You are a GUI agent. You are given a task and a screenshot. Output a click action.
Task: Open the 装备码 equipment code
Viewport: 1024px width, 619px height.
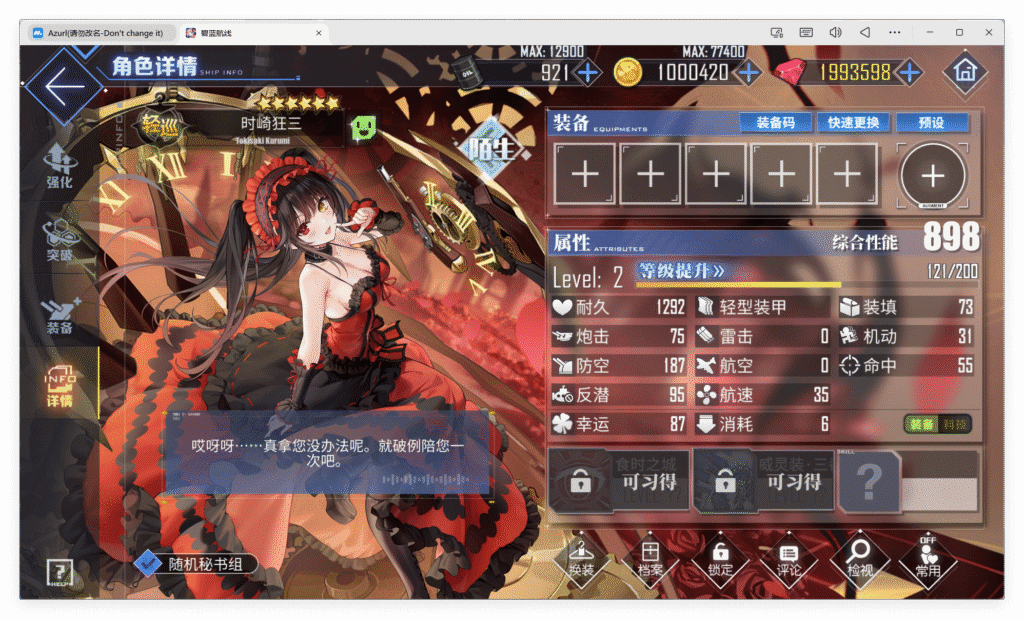775,122
